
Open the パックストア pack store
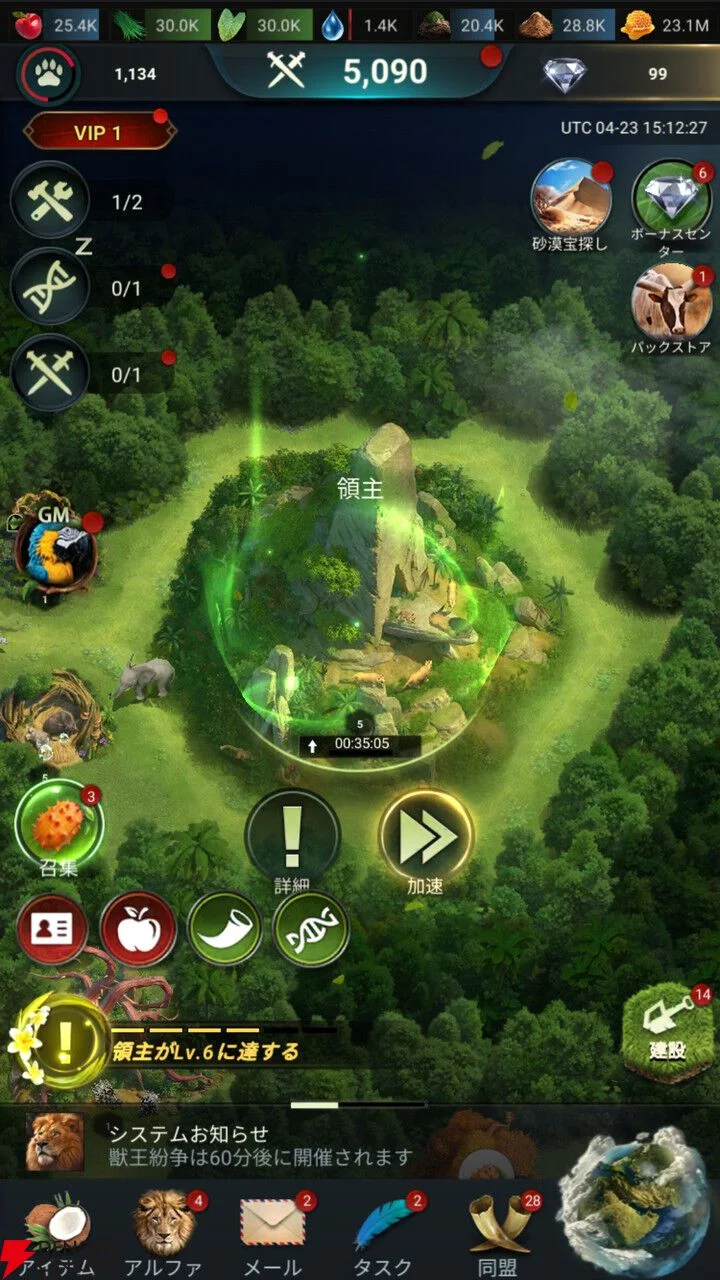671,301
